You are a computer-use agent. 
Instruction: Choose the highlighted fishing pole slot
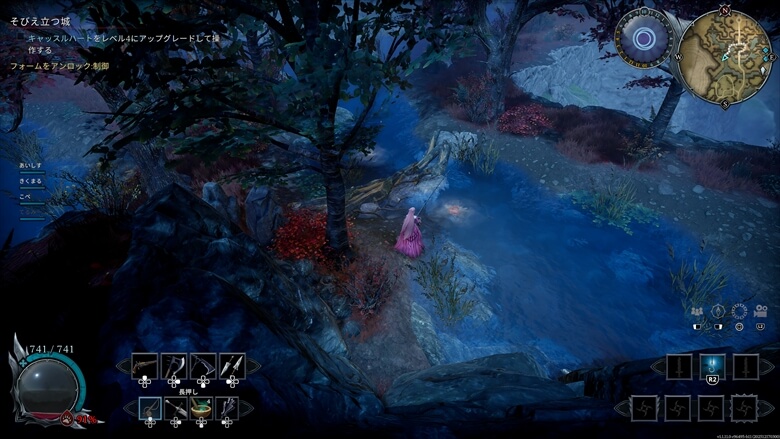tap(149, 408)
